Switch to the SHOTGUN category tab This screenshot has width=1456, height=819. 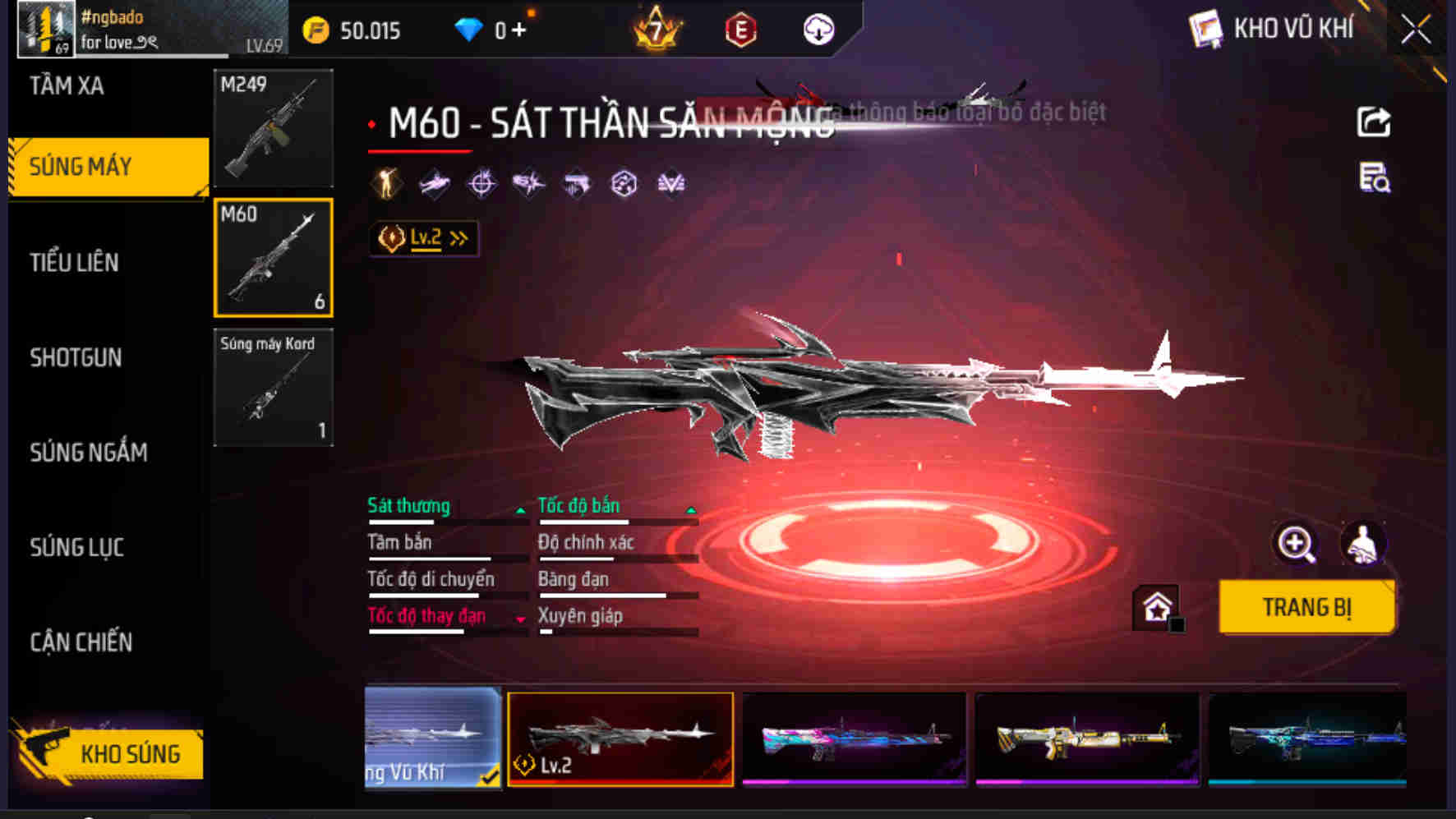[76, 358]
